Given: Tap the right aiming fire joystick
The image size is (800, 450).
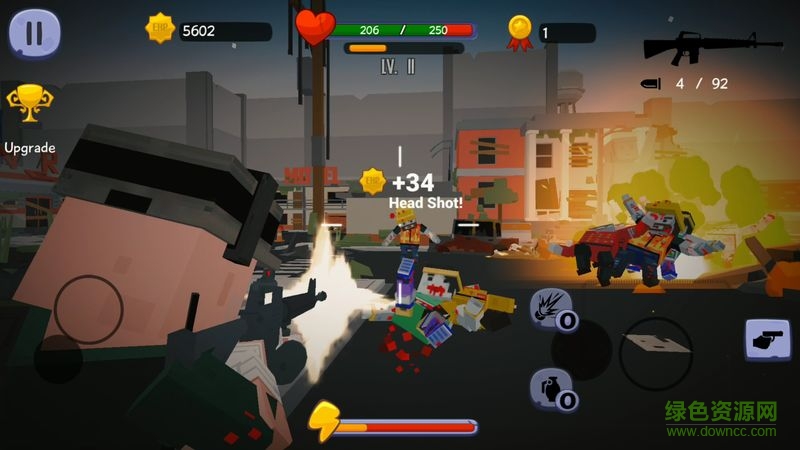Looking at the screenshot, I should pyautogui.click(x=655, y=353).
